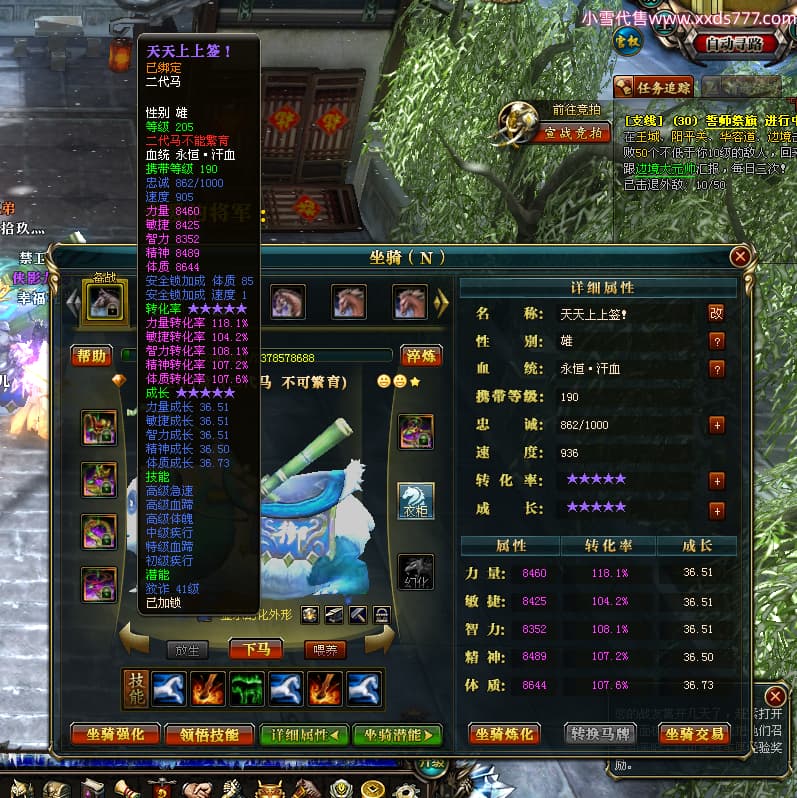Activate the 自动寻路 auto-pathfinding button
Screen dimensions: 797x798
734,43
